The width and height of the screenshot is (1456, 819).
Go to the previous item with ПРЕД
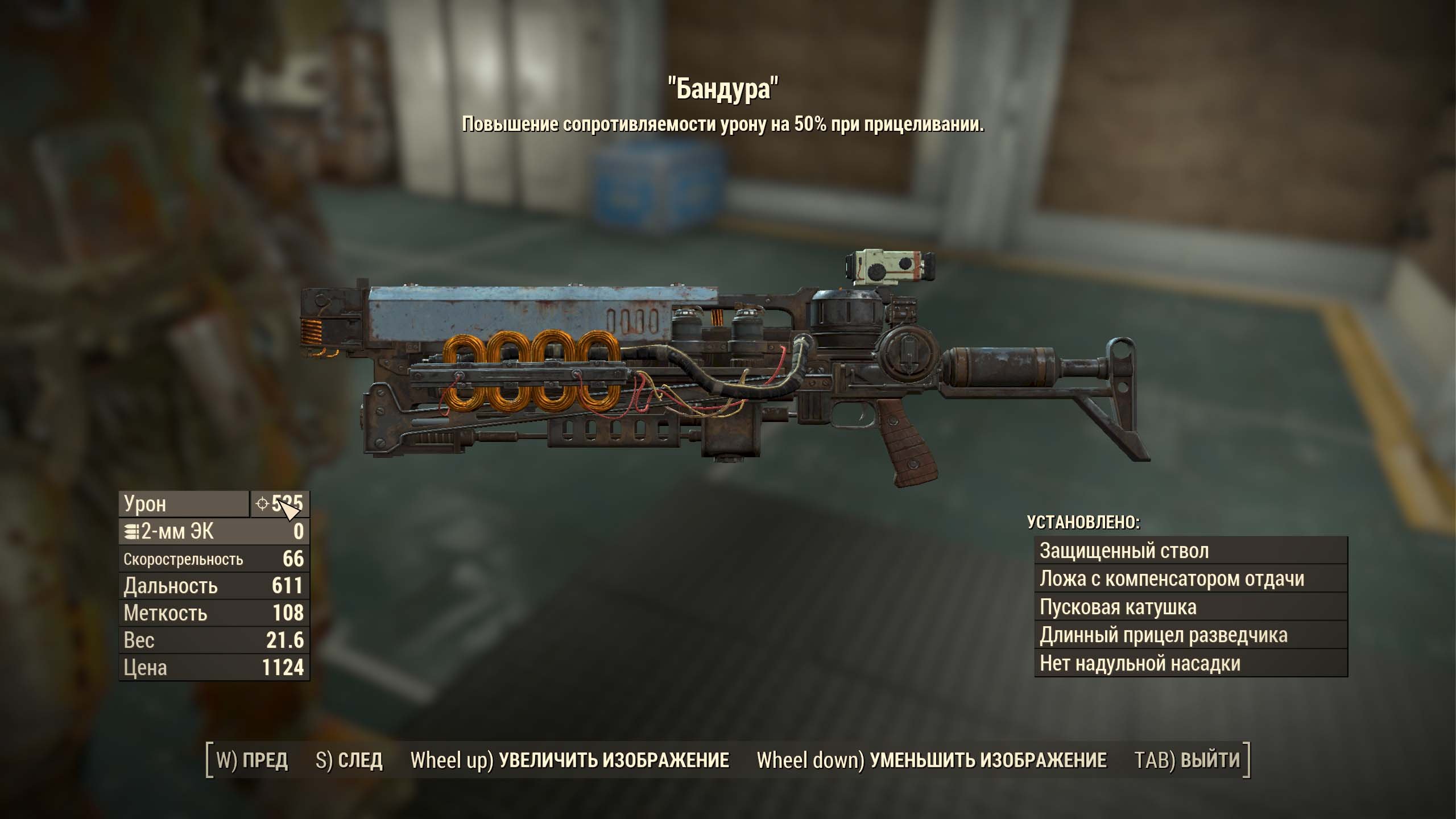point(253,760)
